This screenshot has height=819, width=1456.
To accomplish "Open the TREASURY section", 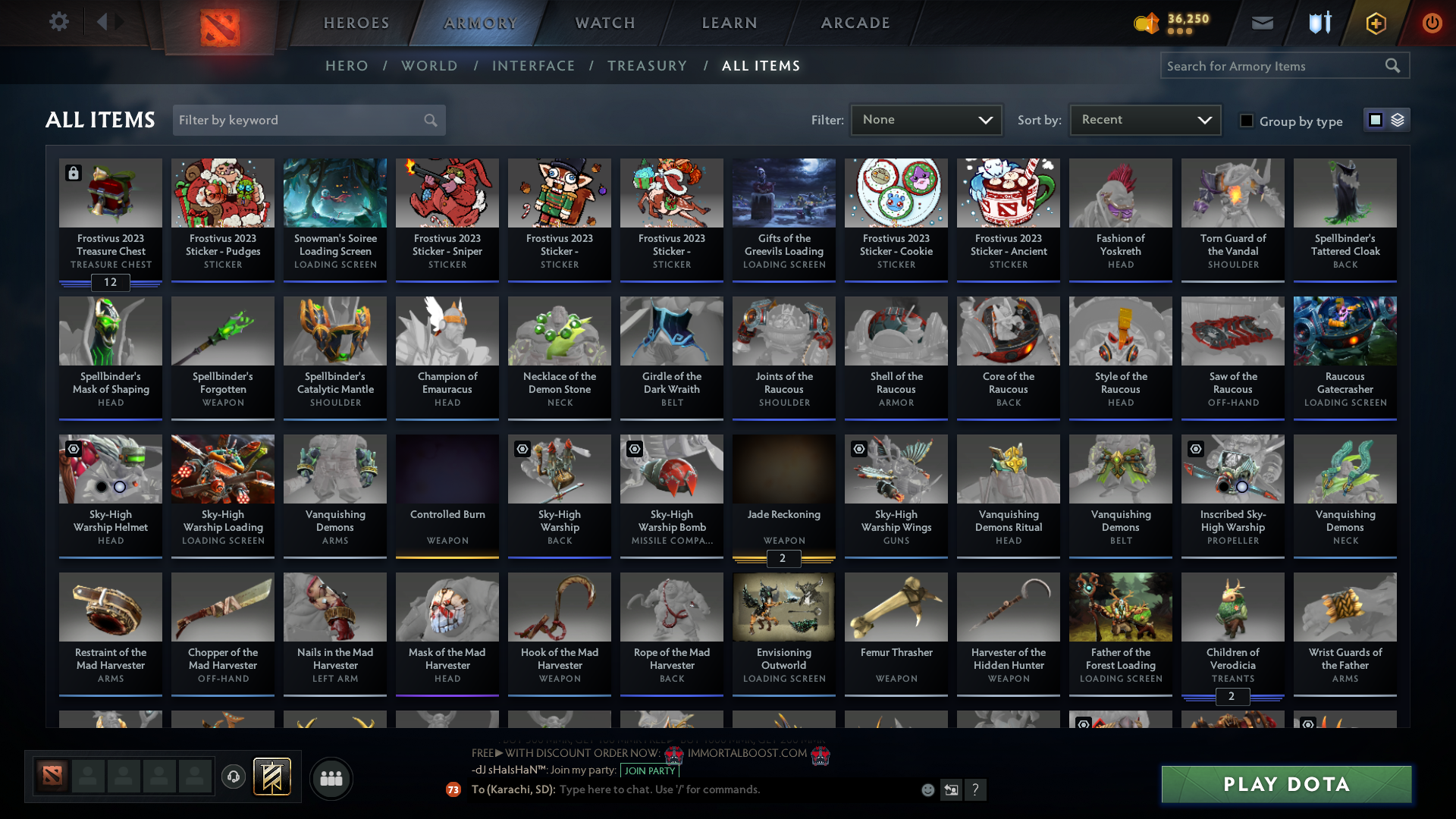I will tap(647, 66).
